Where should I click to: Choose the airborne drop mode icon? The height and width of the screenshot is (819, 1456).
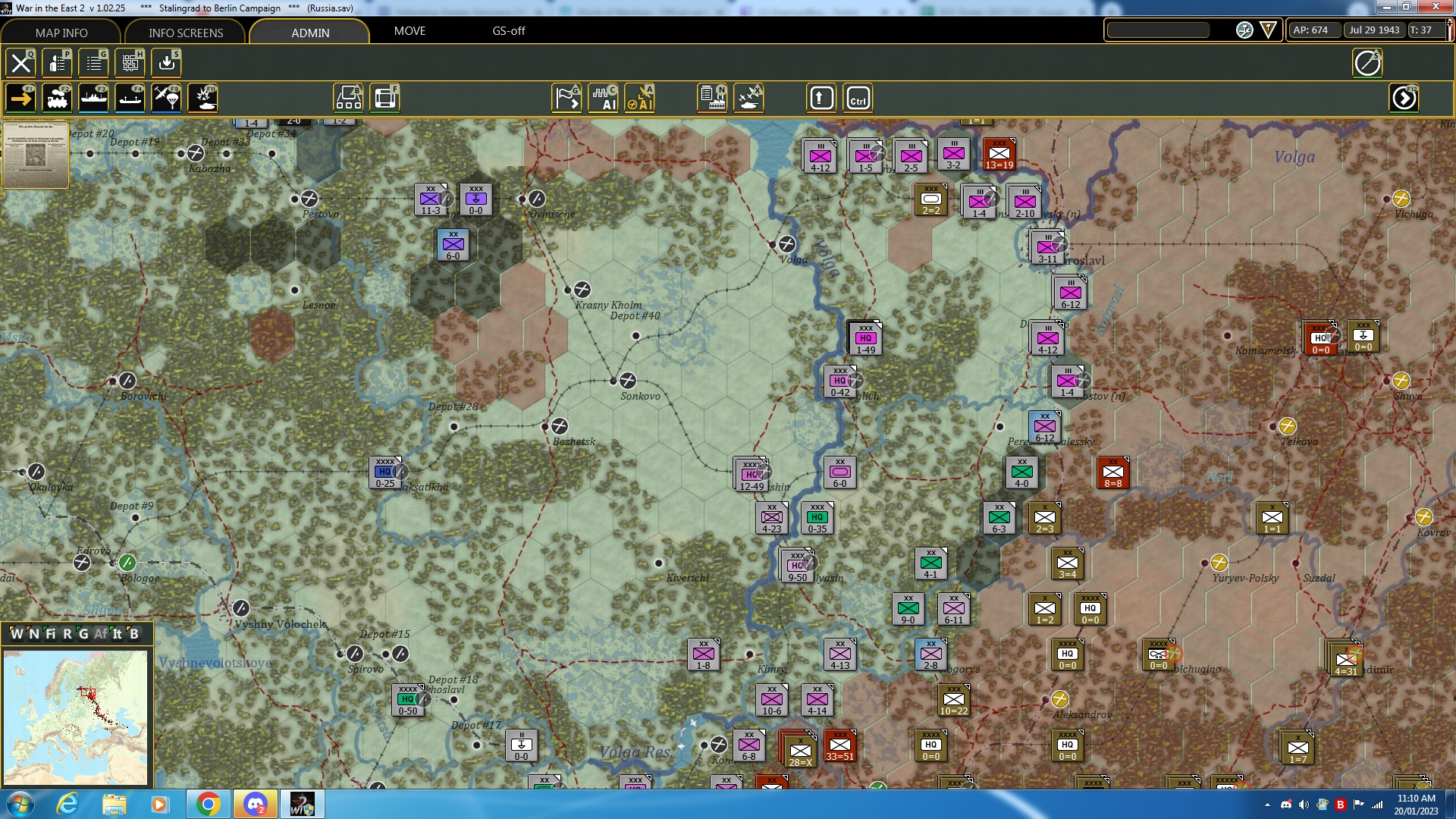pyautogui.click(x=165, y=97)
